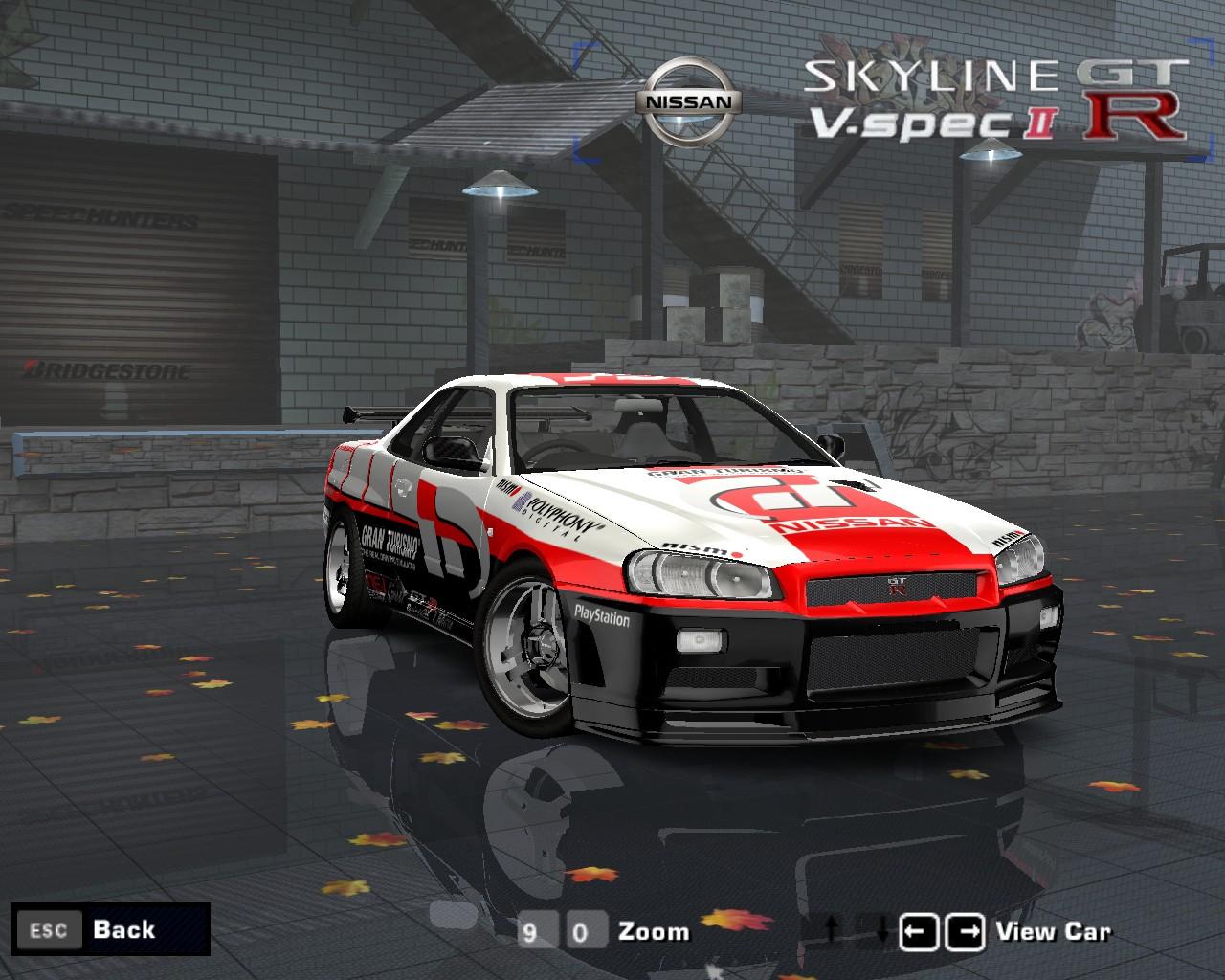Select the 9 key for zooming in

[540, 930]
